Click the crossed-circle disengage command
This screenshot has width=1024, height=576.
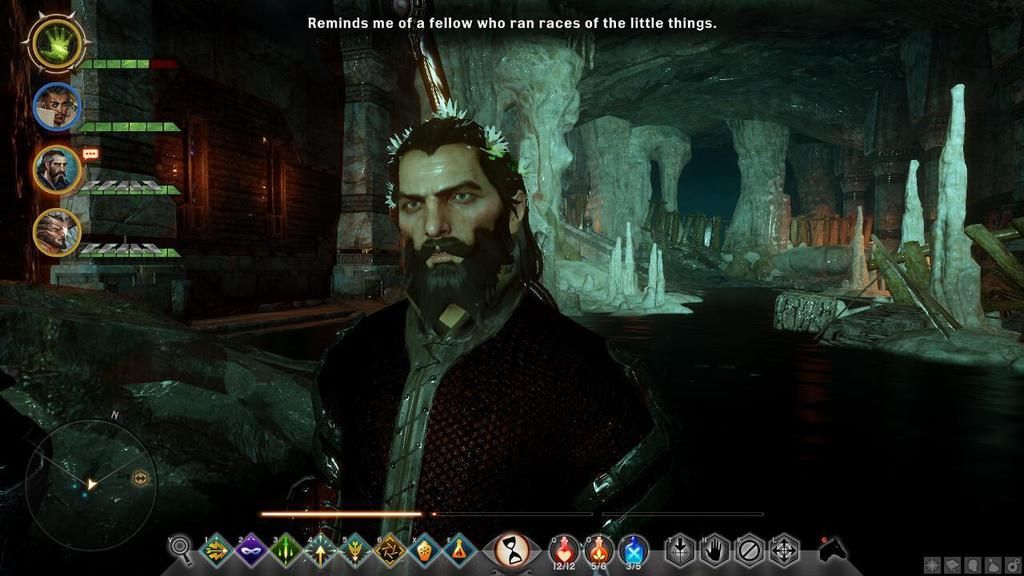[748, 550]
